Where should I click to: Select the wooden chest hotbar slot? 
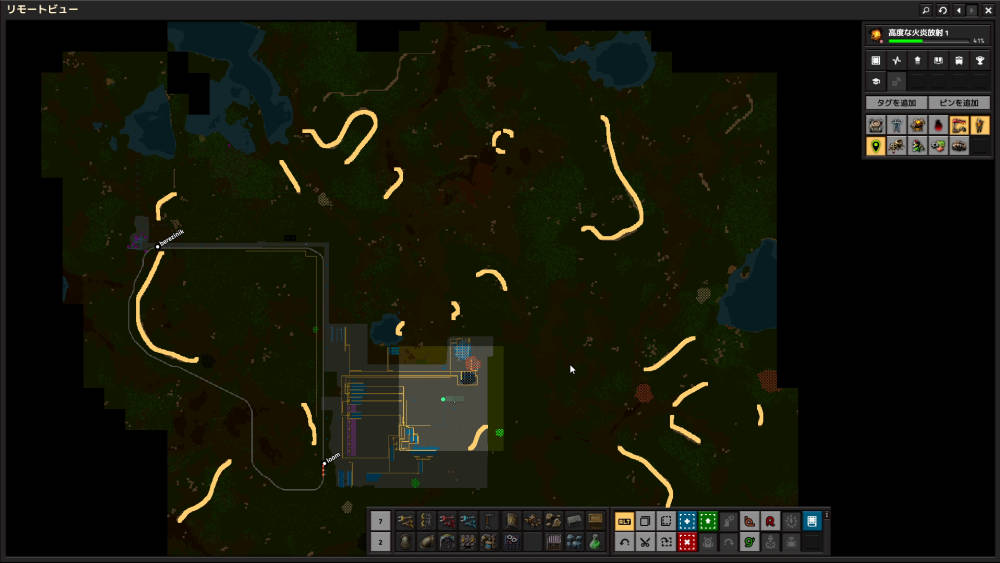click(x=595, y=520)
